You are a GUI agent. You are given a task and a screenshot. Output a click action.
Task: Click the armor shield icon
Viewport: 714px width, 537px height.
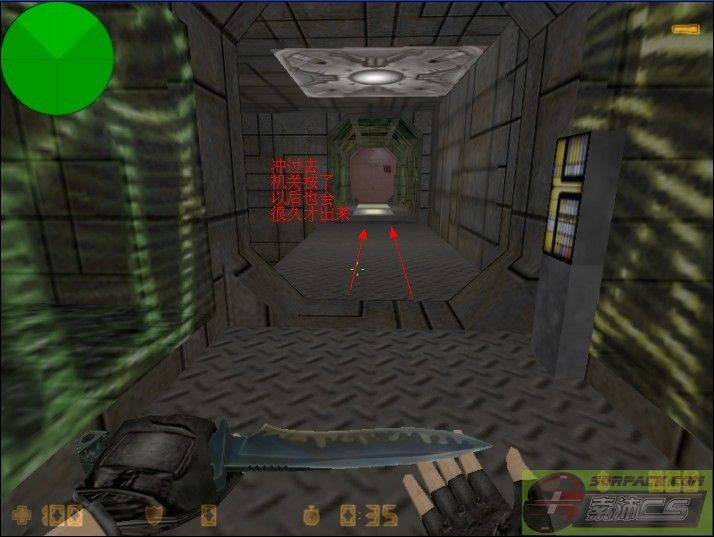pyautogui.click(x=155, y=516)
